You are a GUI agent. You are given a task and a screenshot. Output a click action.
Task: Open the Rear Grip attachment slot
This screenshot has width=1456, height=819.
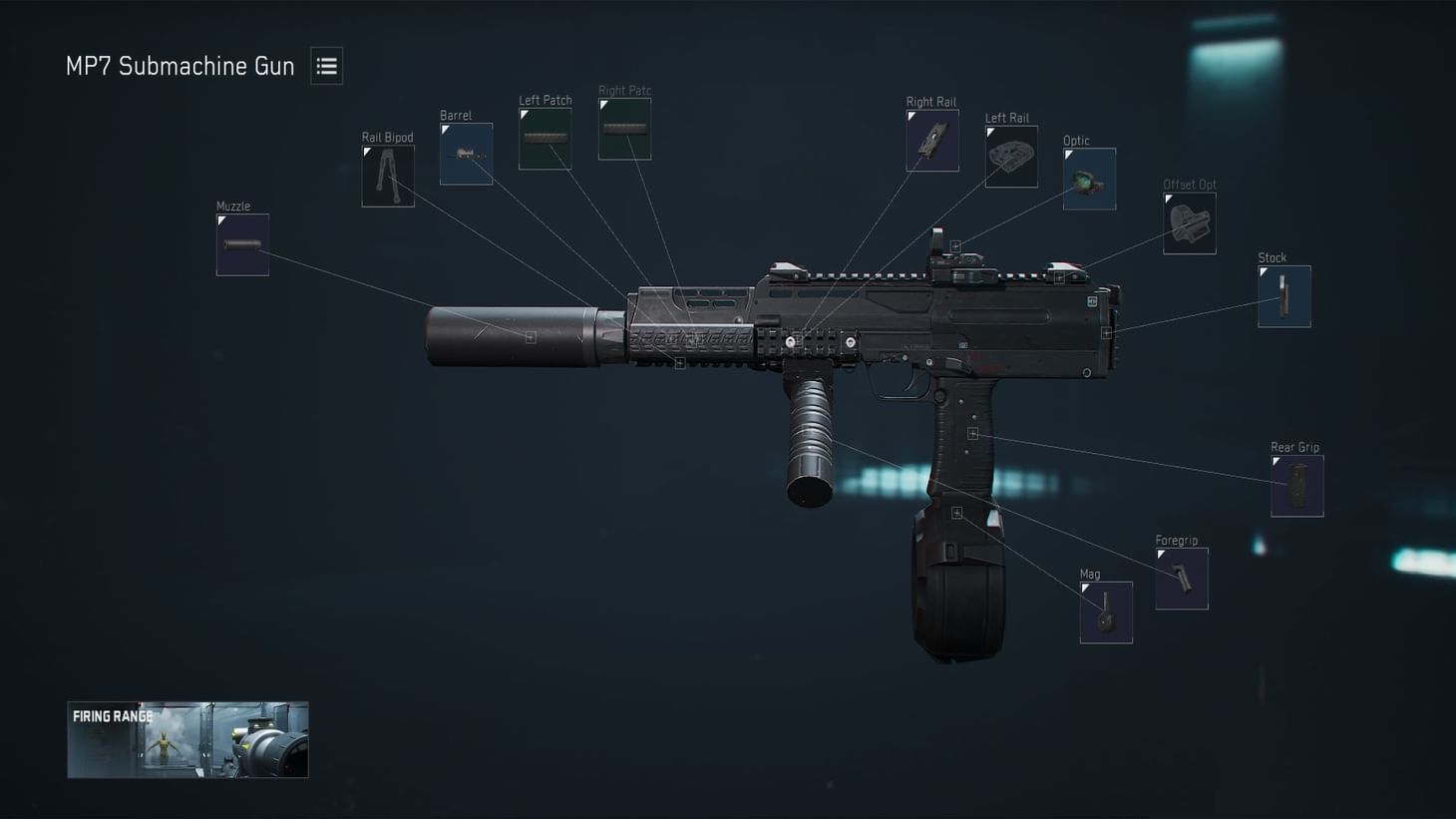click(1295, 484)
